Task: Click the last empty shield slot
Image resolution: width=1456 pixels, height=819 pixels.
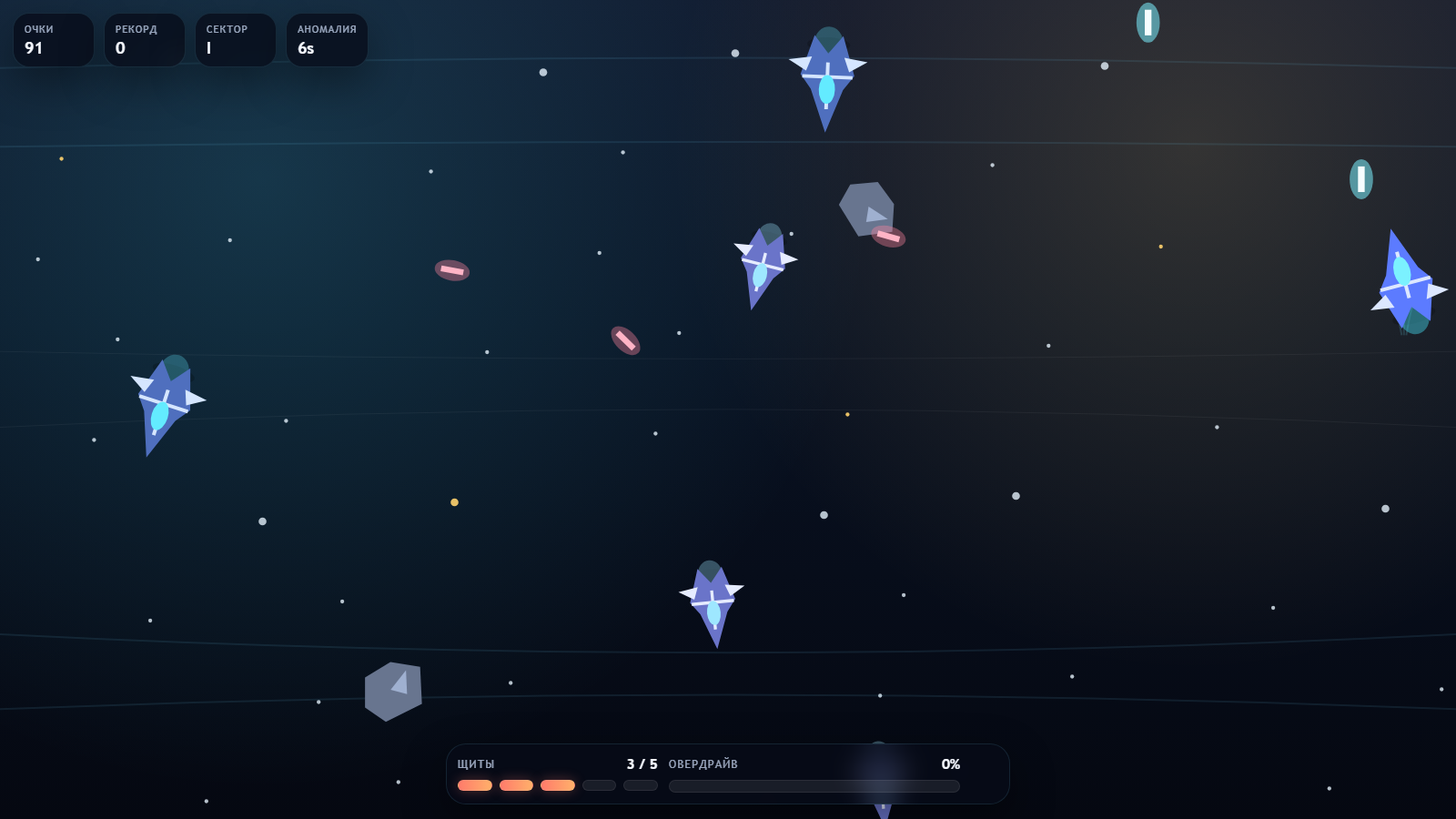Action: point(641,784)
